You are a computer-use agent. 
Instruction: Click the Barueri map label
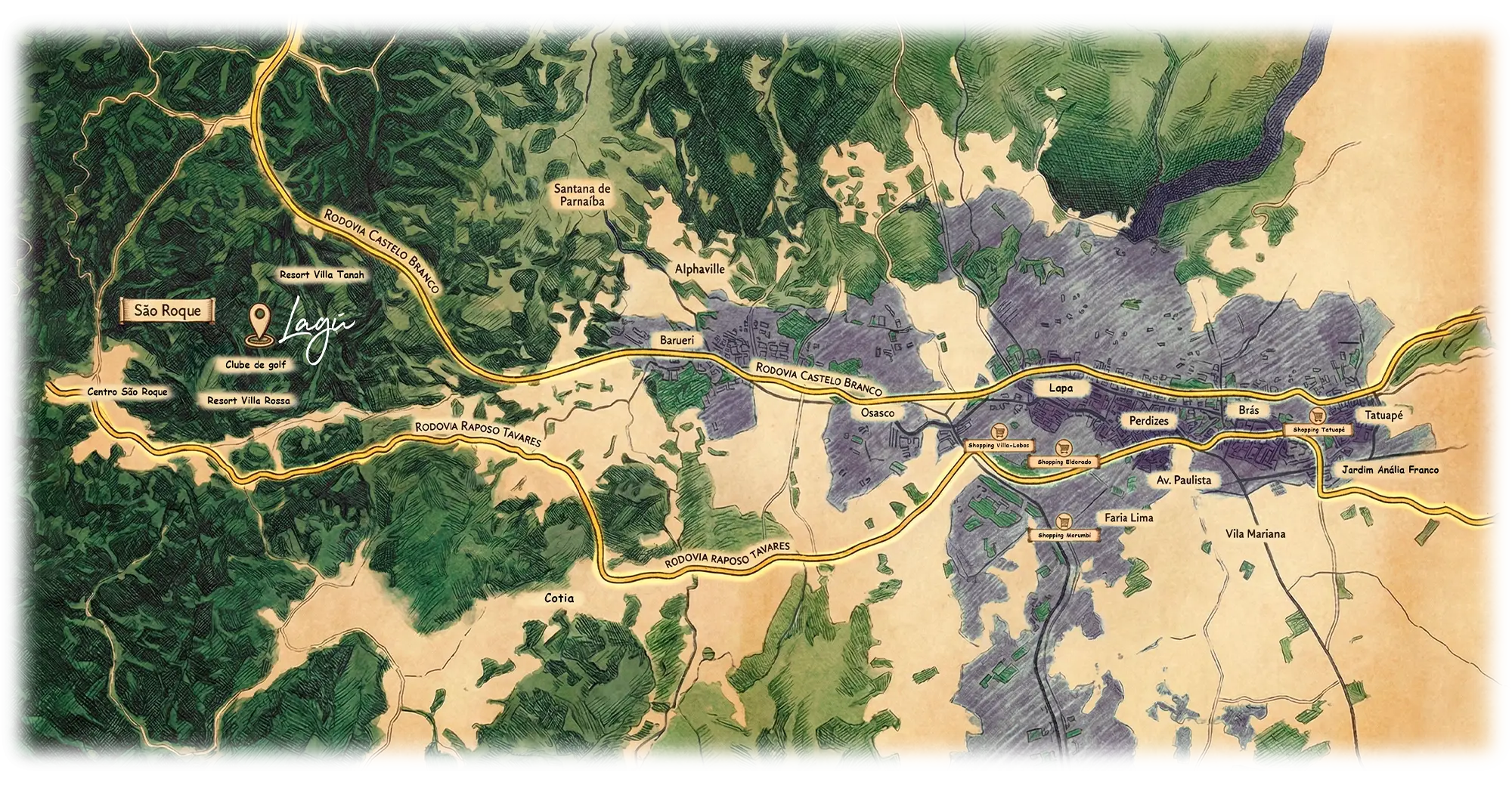677,341
